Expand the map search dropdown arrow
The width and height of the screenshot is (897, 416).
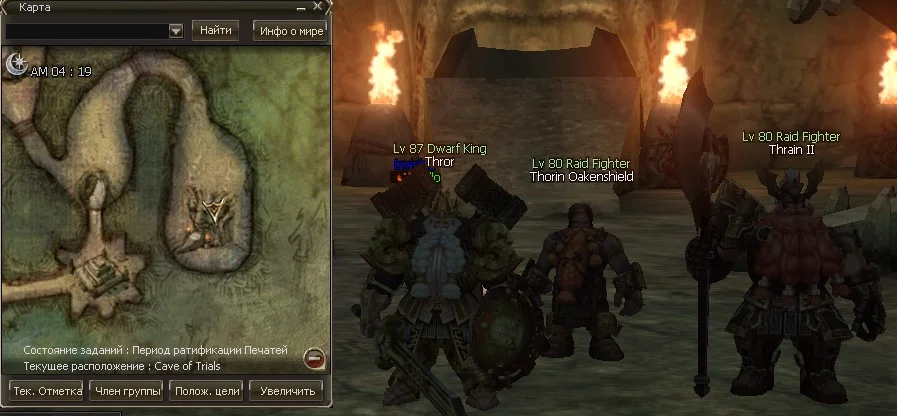pyautogui.click(x=175, y=31)
